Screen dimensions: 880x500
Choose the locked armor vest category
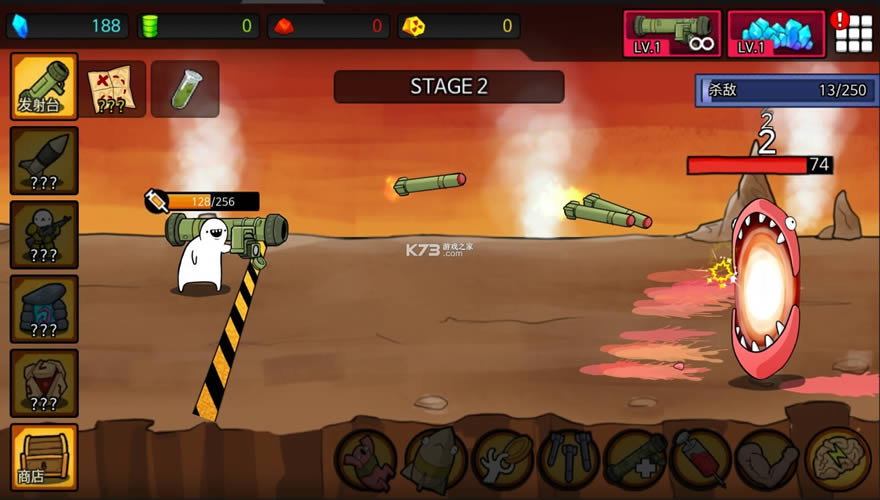(44, 382)
